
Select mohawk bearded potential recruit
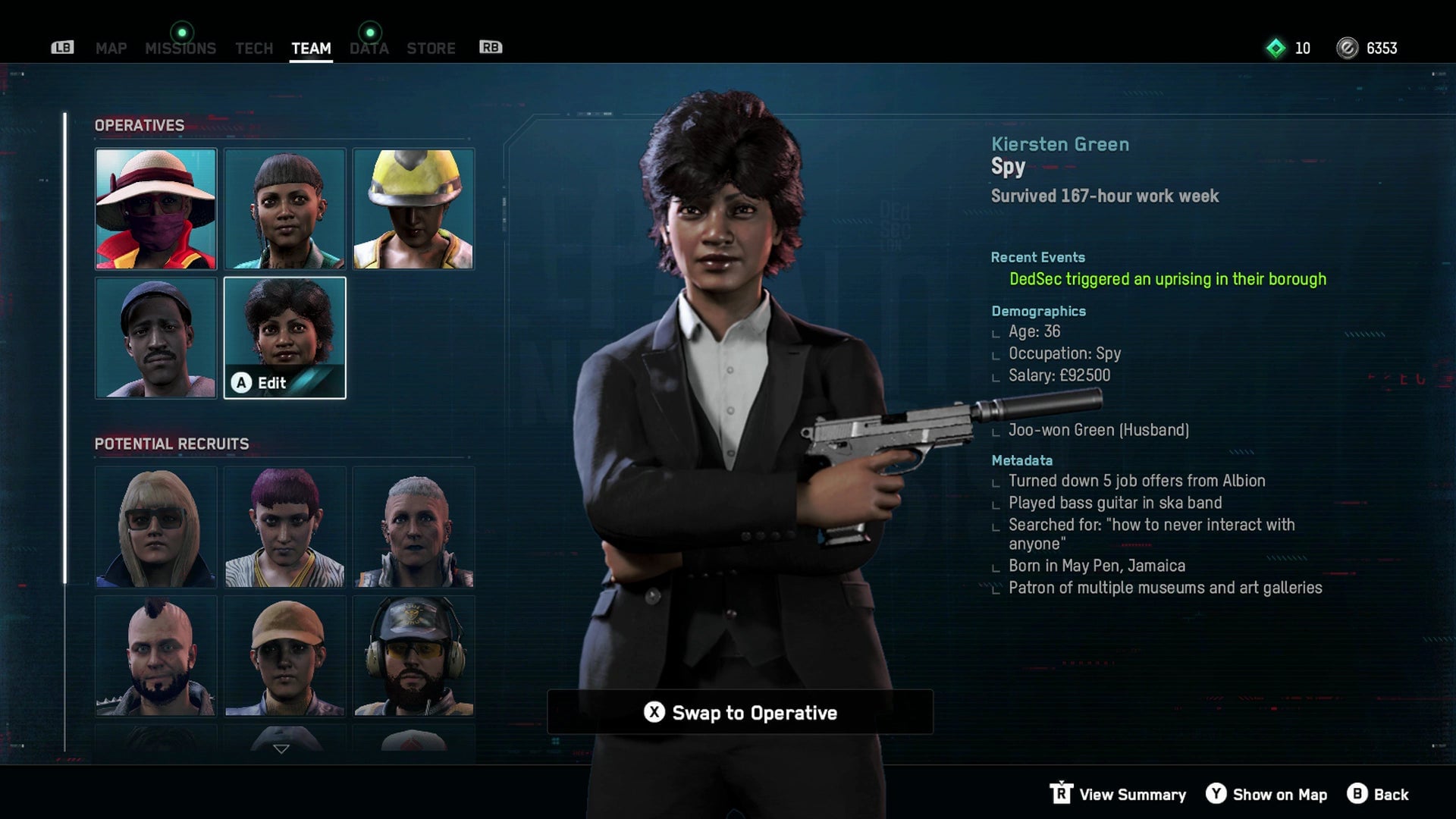[155, 656]
